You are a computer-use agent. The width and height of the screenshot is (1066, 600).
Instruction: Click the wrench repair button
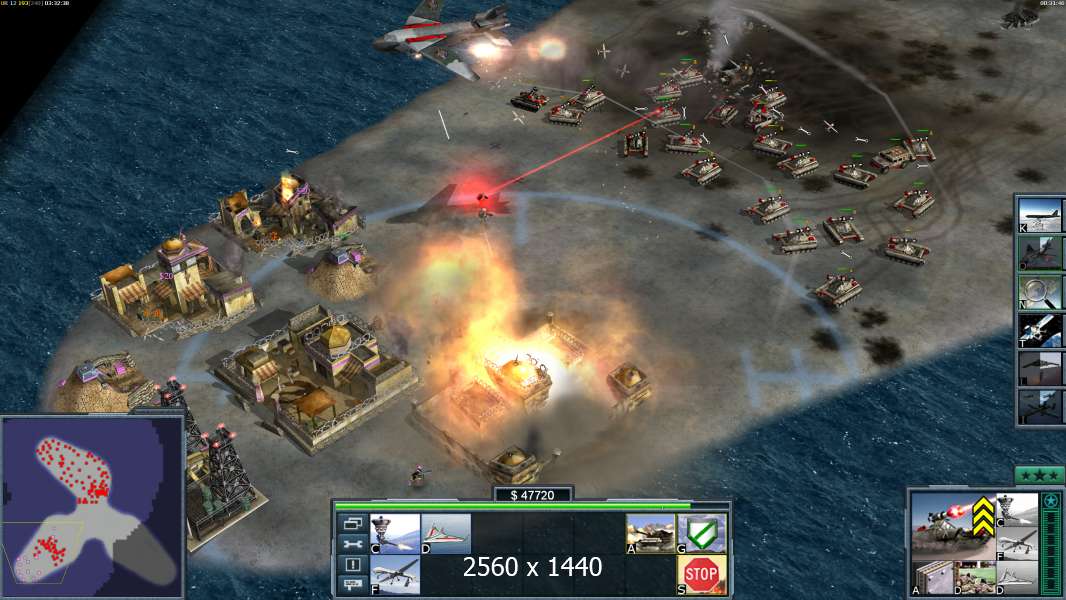tap(351, 544)
